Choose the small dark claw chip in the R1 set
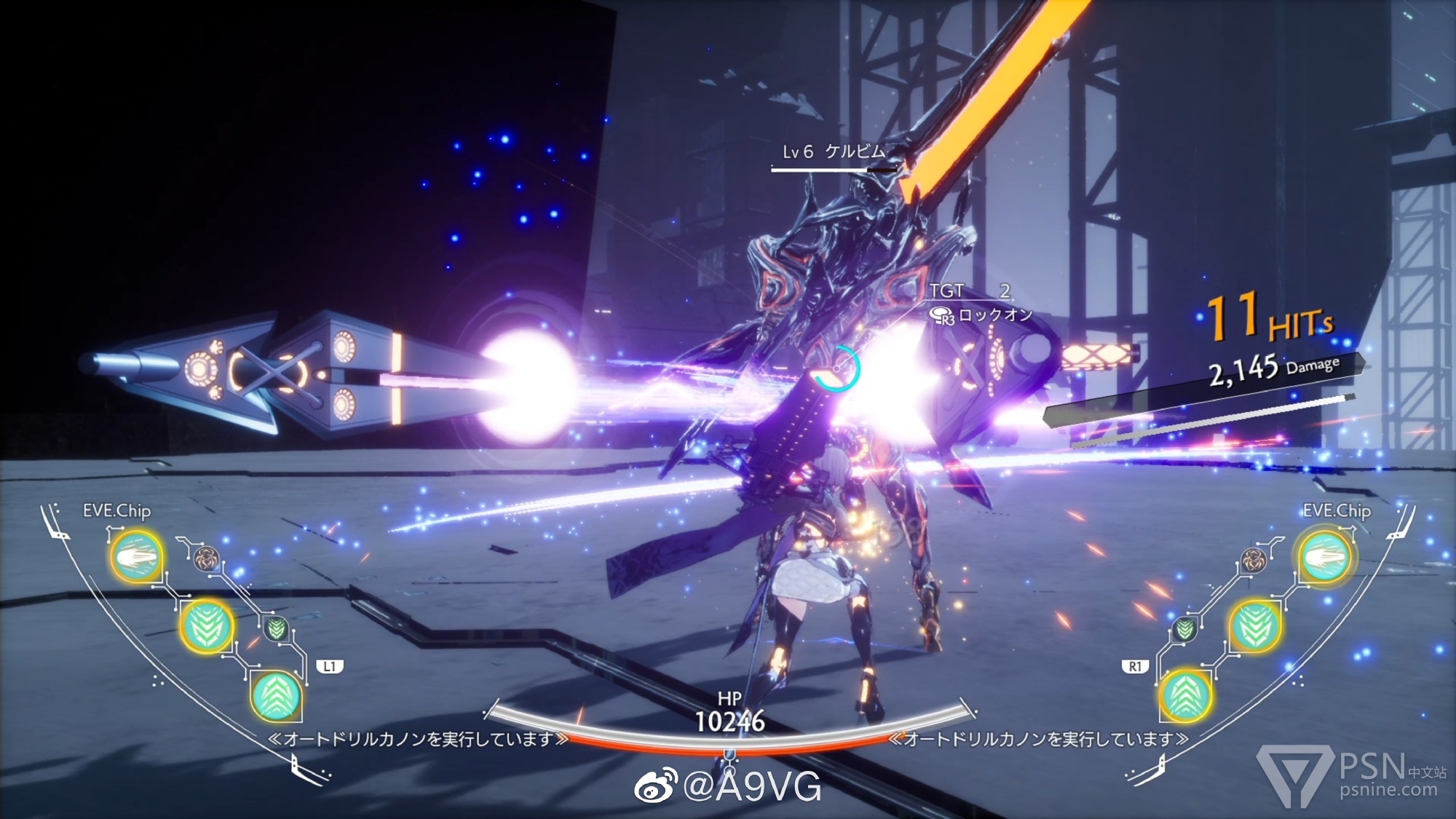Screen dimensions: 1456x819 (1254, 560)
